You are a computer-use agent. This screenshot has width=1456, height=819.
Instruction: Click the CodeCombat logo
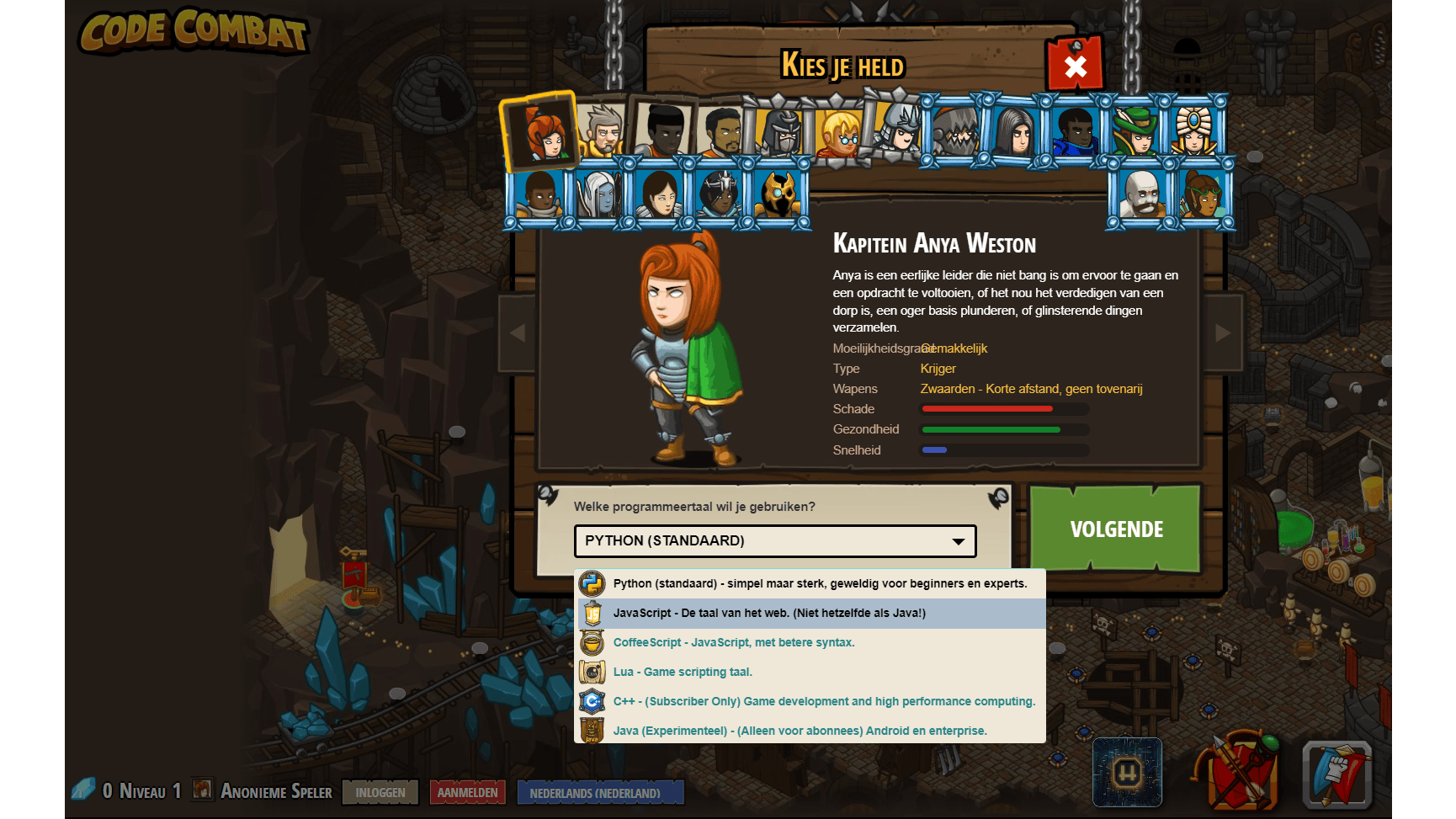[x=194, y=34]
